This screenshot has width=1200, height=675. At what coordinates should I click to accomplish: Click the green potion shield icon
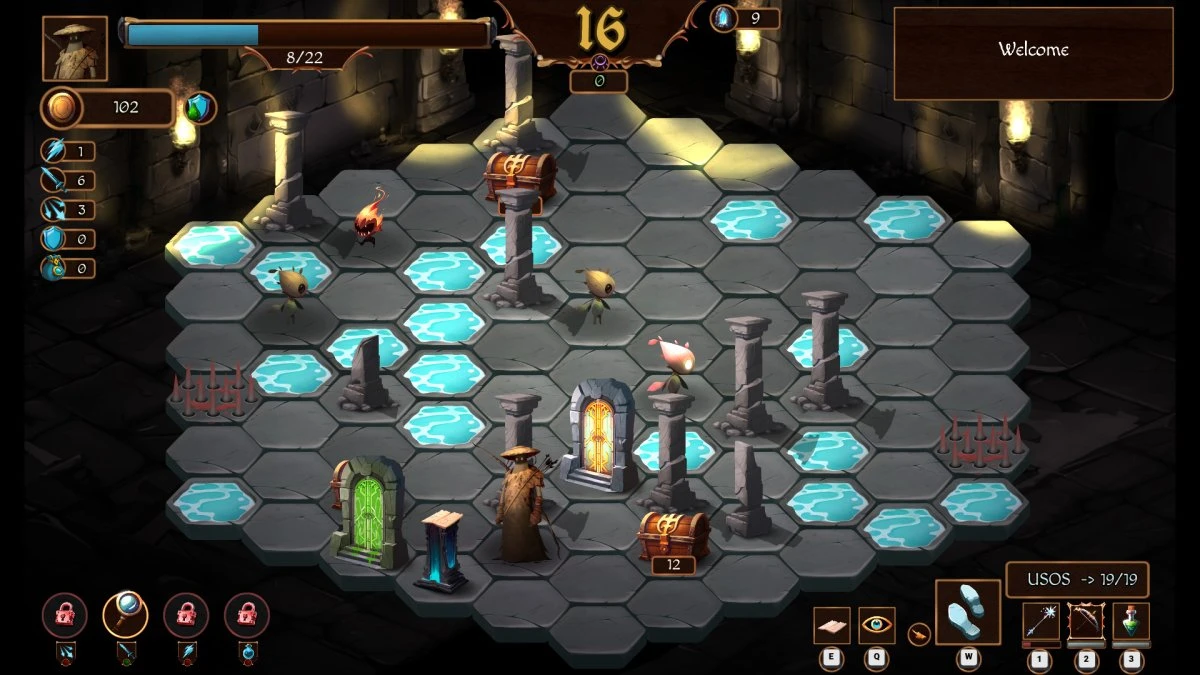201,108
